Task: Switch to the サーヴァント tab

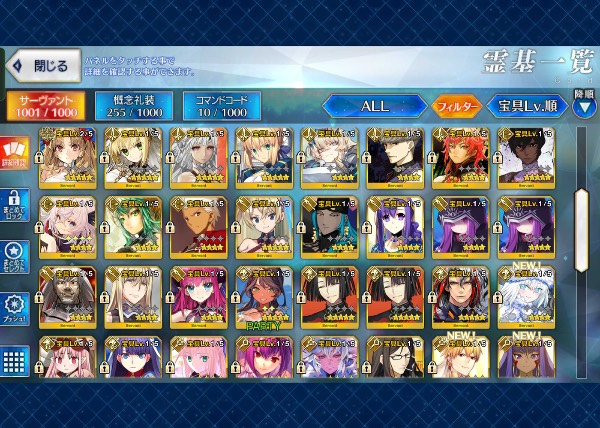Action: point(46,104)
